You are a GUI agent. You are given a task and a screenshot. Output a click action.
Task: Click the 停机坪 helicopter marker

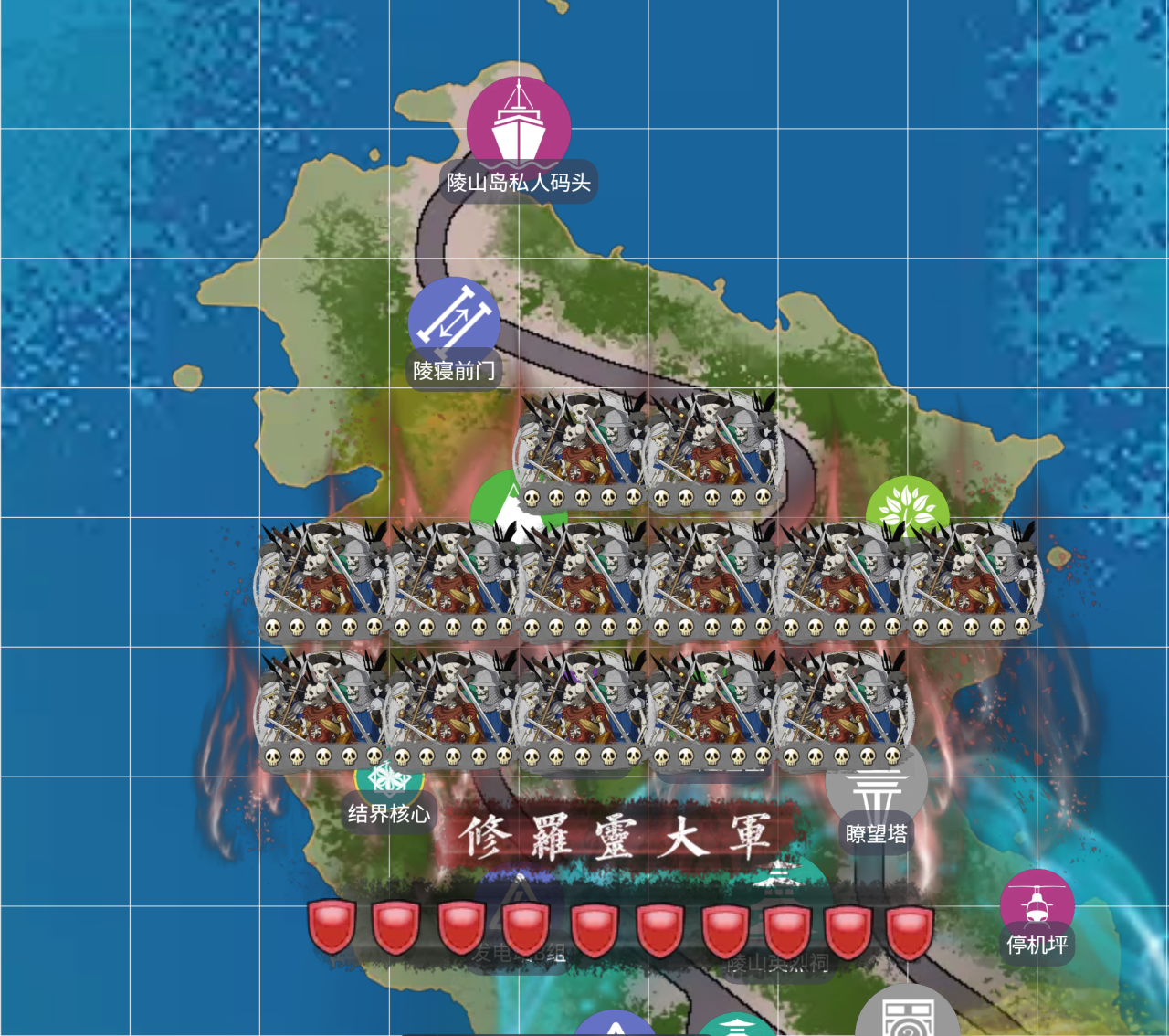click(x=1037, y=904)
